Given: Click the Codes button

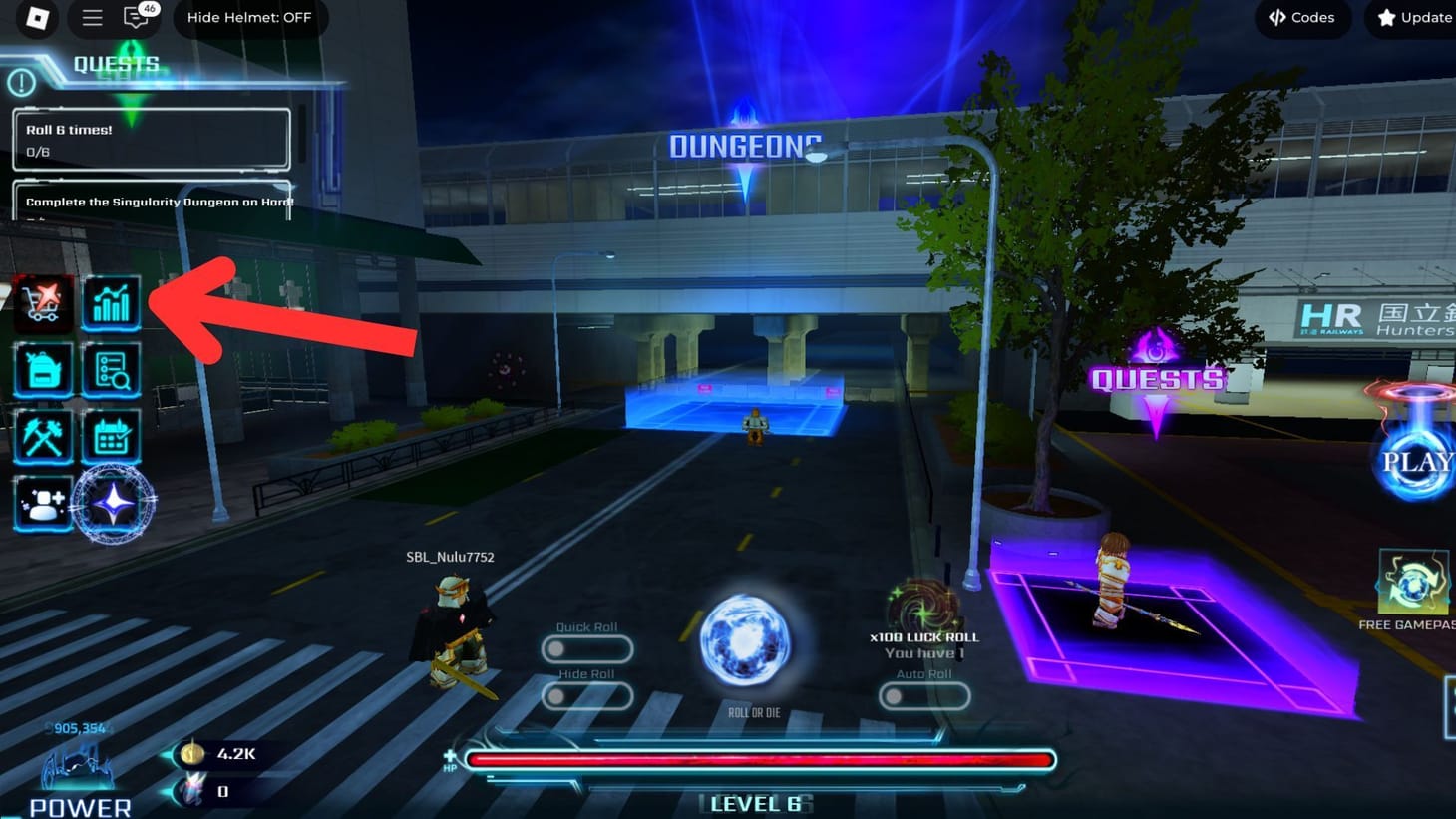Looking at the screenshot, I should pyautogui.click(x=1301, y=17).
